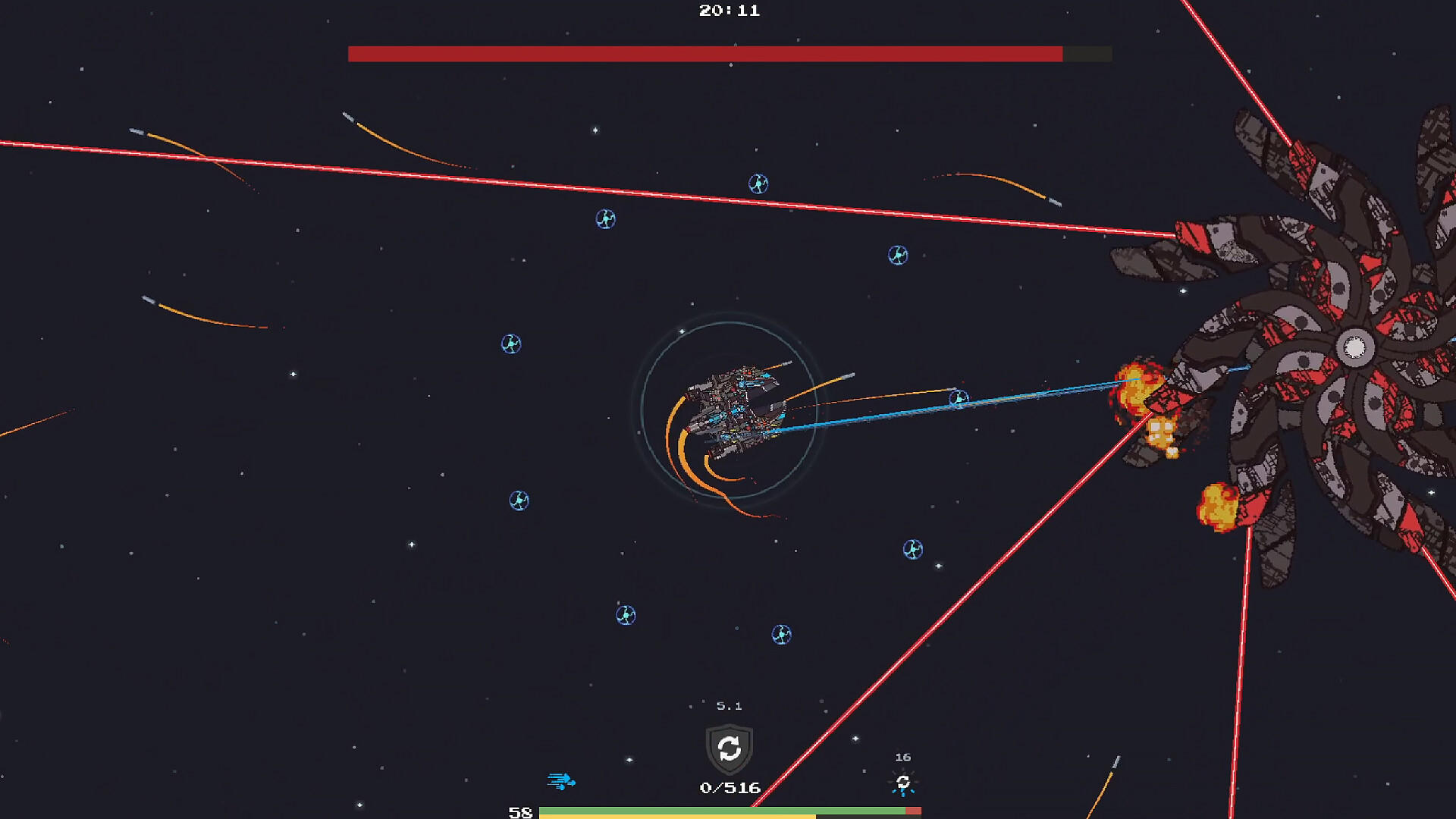
Task: Toggle the shield counter reading 0/516
Action: pyautogui.click(x=728, y=787)
